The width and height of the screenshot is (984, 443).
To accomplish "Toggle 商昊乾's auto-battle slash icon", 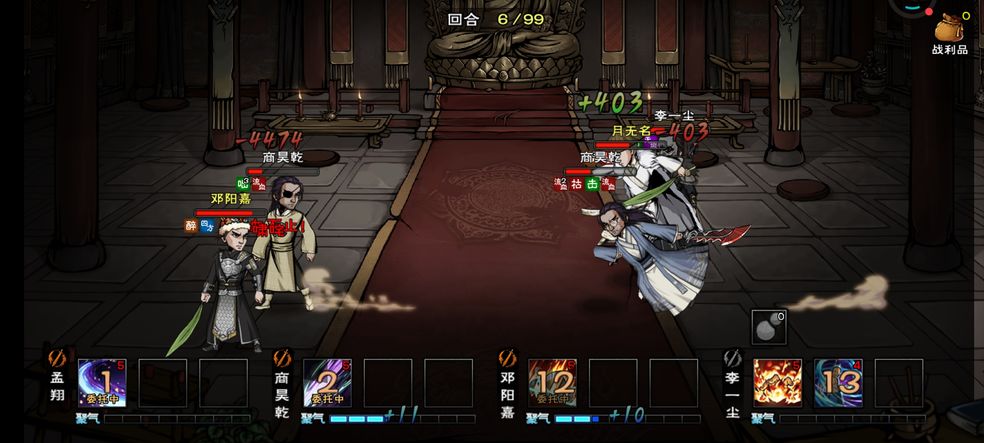I will pyautogui.click(x=281, y=356).
